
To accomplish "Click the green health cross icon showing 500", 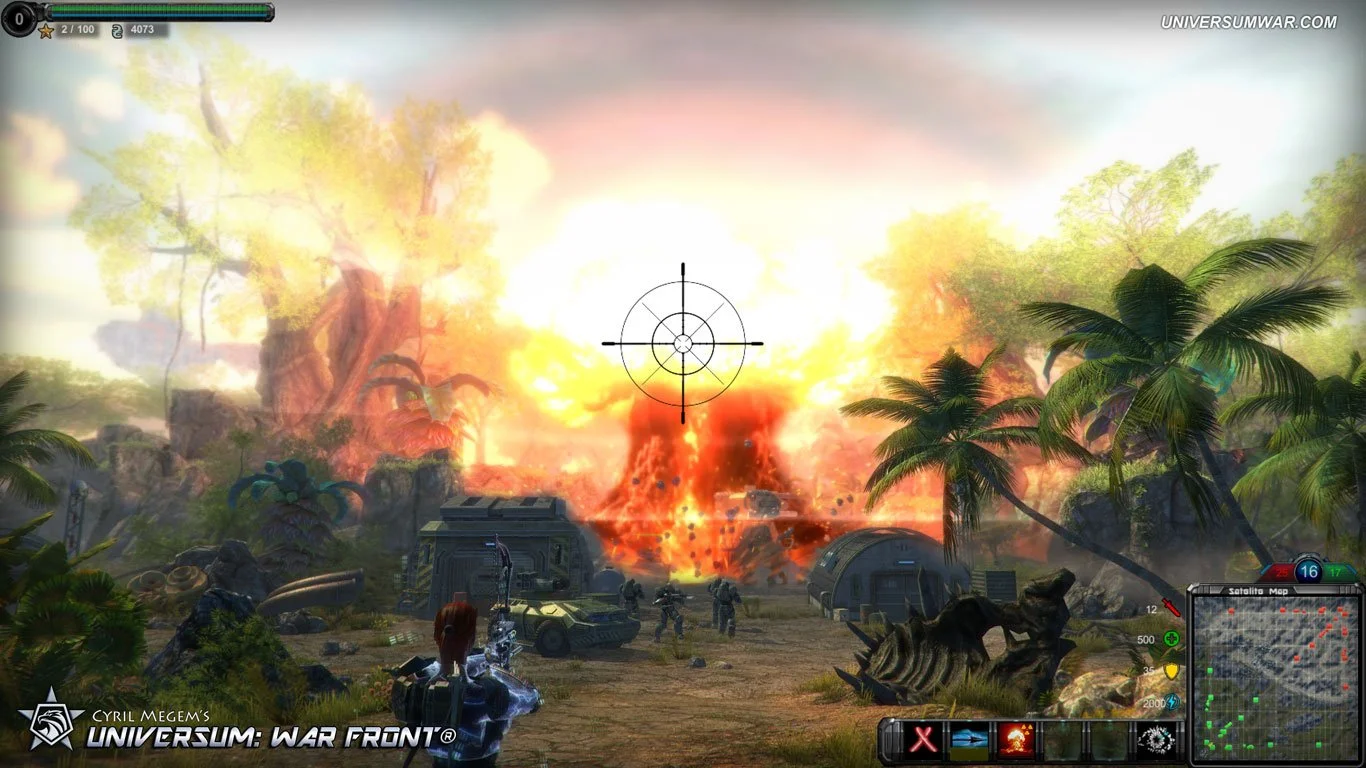I will tap(1170, 638).
